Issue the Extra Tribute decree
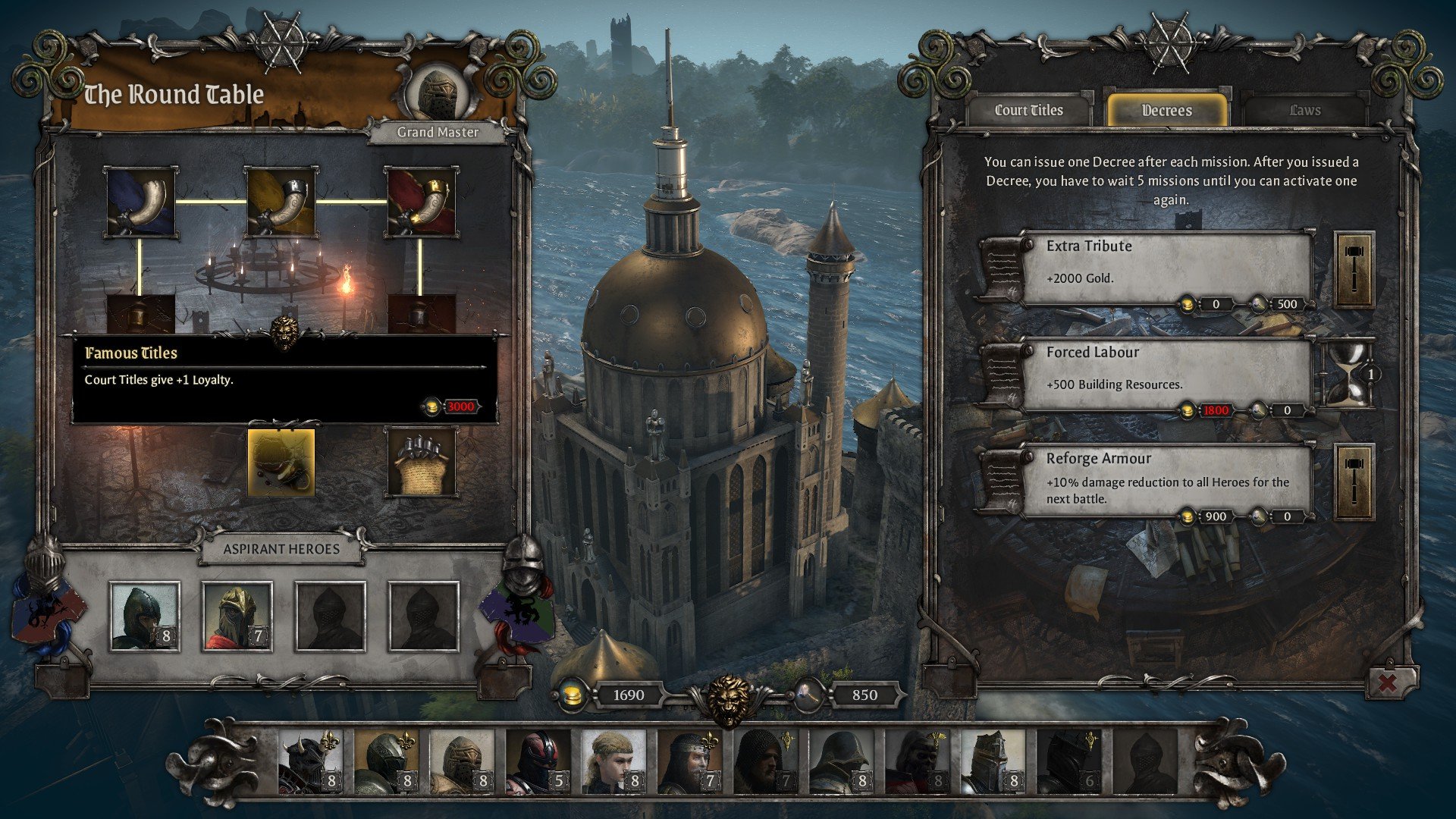Image resolution: width=1456 pixels, height=819 pixels. point(1354,270)
